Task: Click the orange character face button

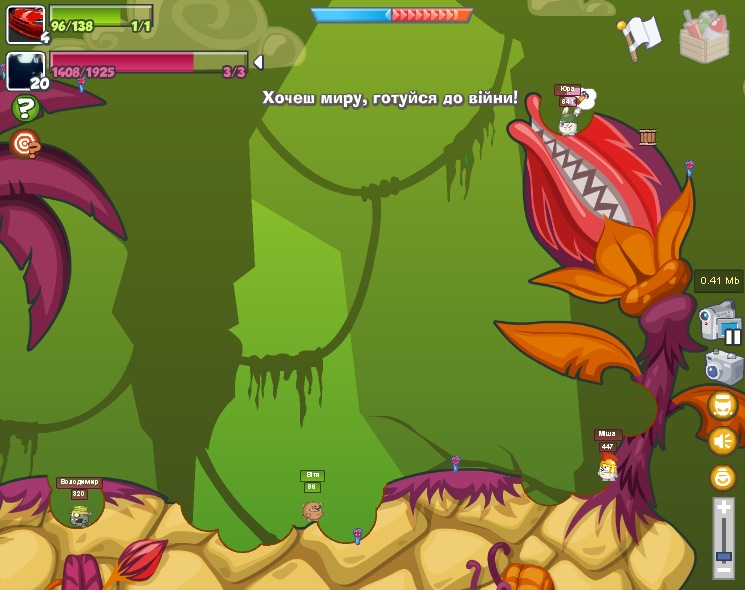Action: [722, 405]
